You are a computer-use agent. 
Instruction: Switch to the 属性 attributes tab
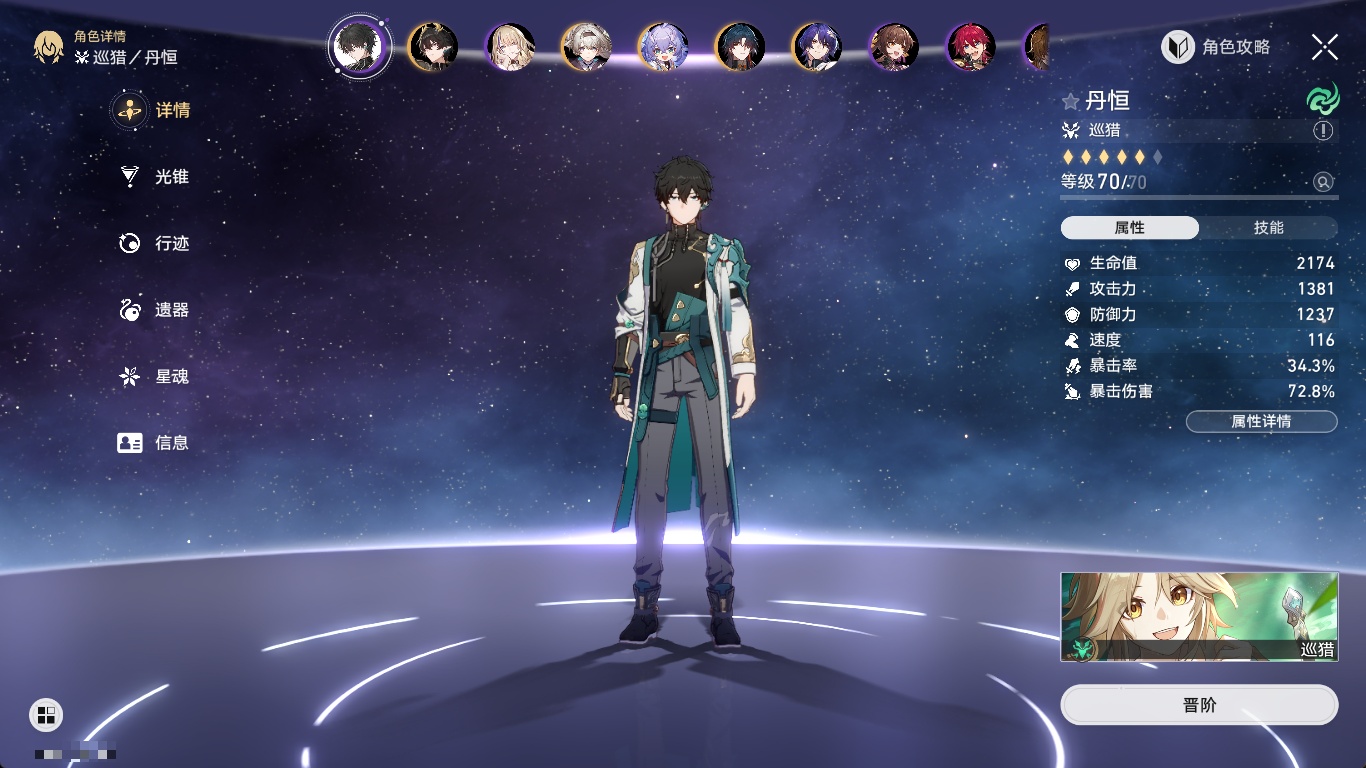(x=1130, y=228)
